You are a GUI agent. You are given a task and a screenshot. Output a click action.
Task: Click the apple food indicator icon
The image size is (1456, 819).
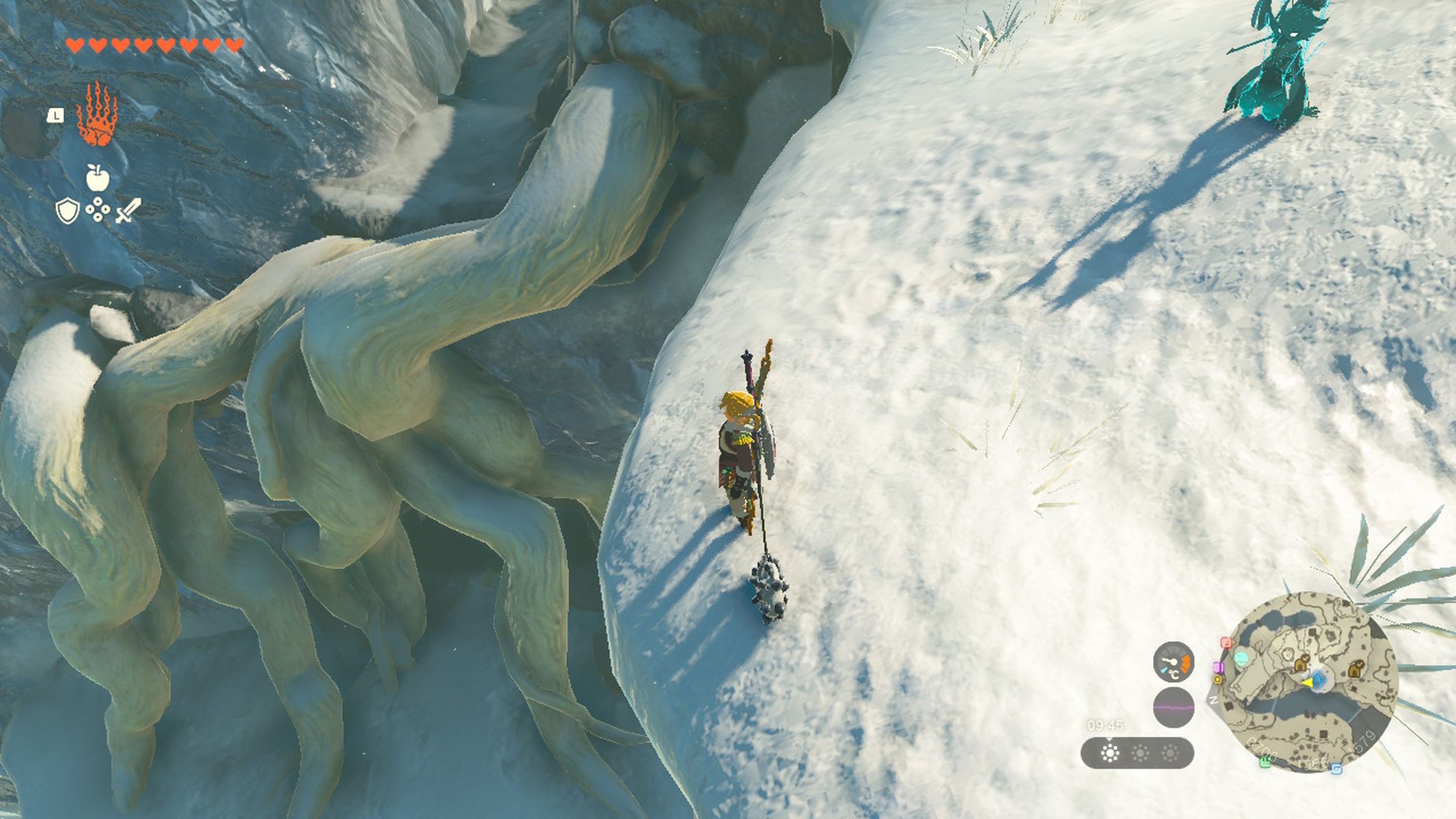99,177
